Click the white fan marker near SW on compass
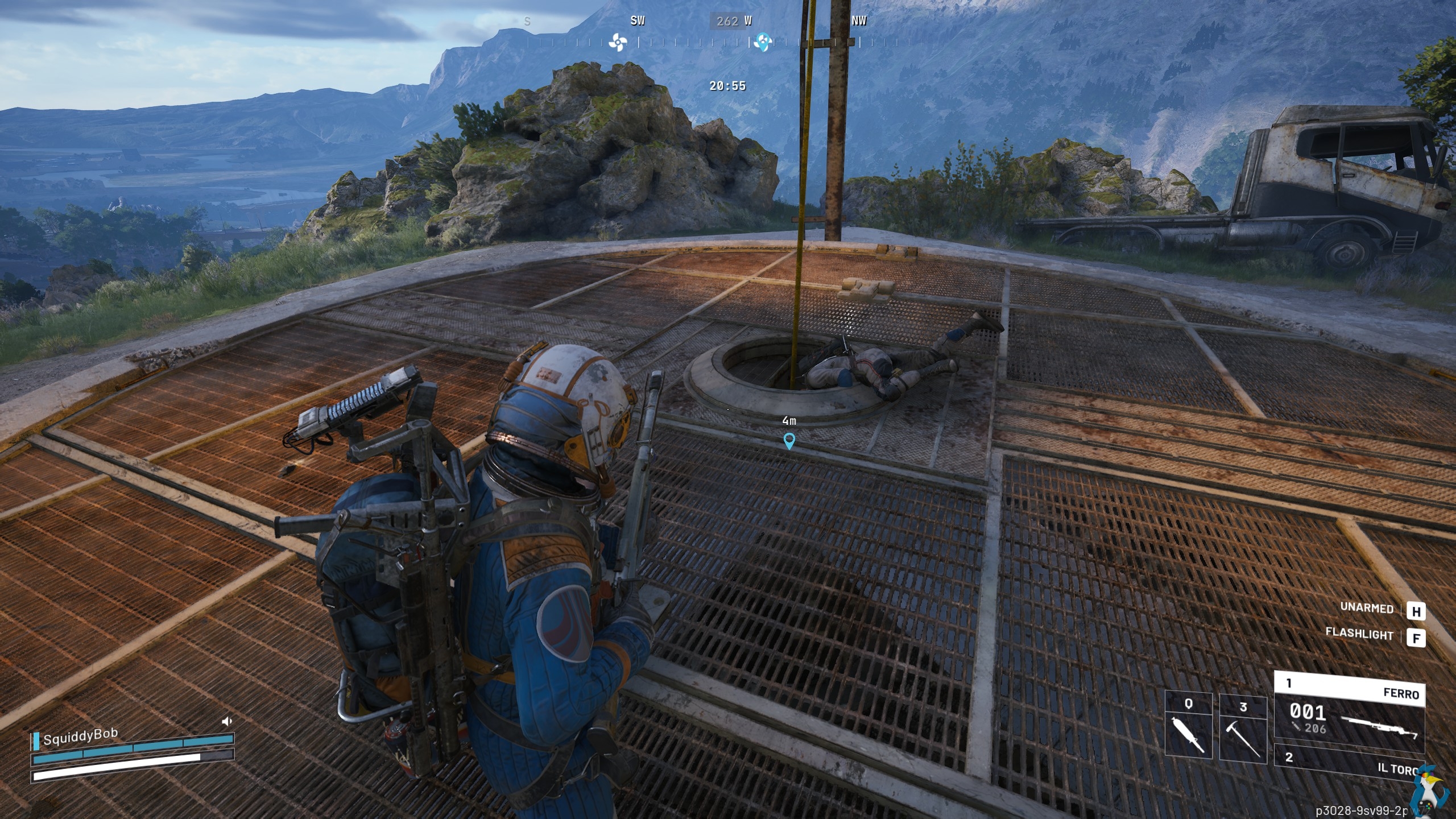 (617, 42)
